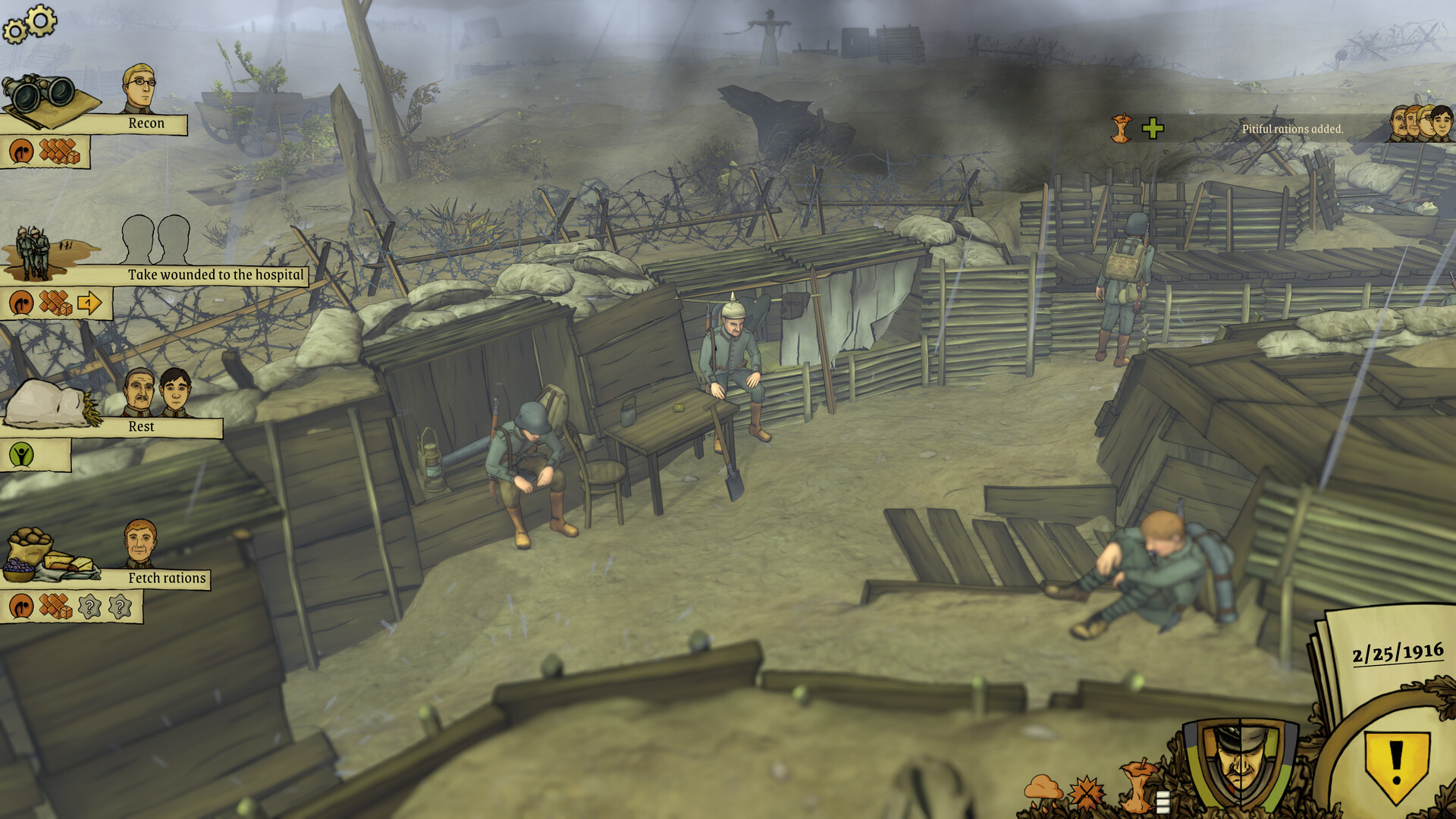Click the morale reward icon under Recon

[x=20, y=150]
